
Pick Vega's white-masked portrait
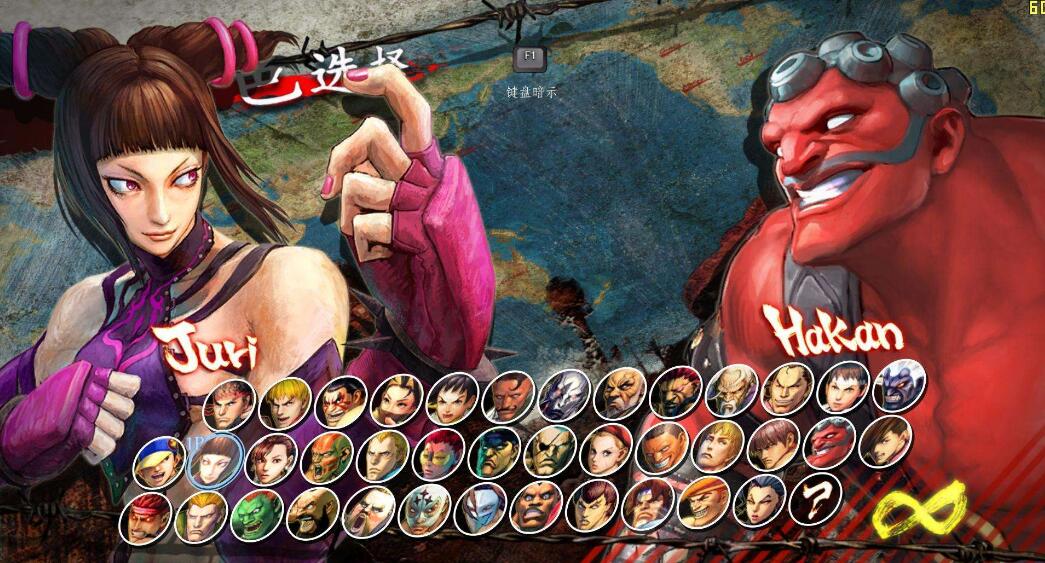[480, 508]
